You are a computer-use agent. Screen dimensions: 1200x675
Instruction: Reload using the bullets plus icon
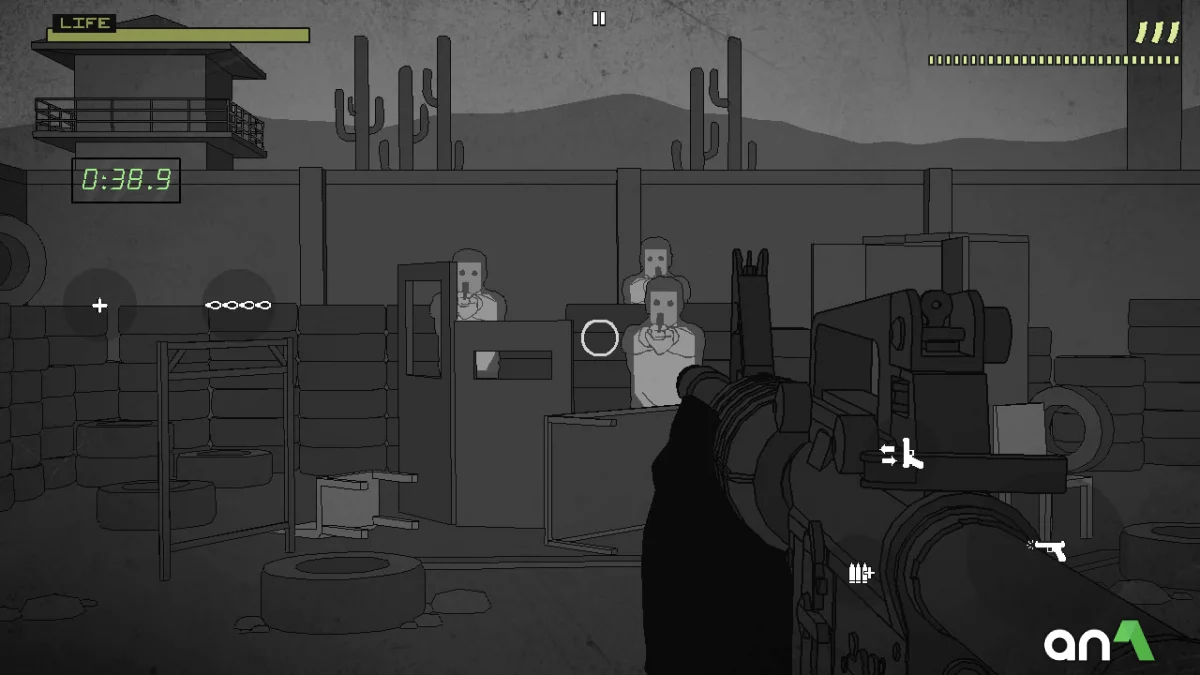(x=860, y=573)
